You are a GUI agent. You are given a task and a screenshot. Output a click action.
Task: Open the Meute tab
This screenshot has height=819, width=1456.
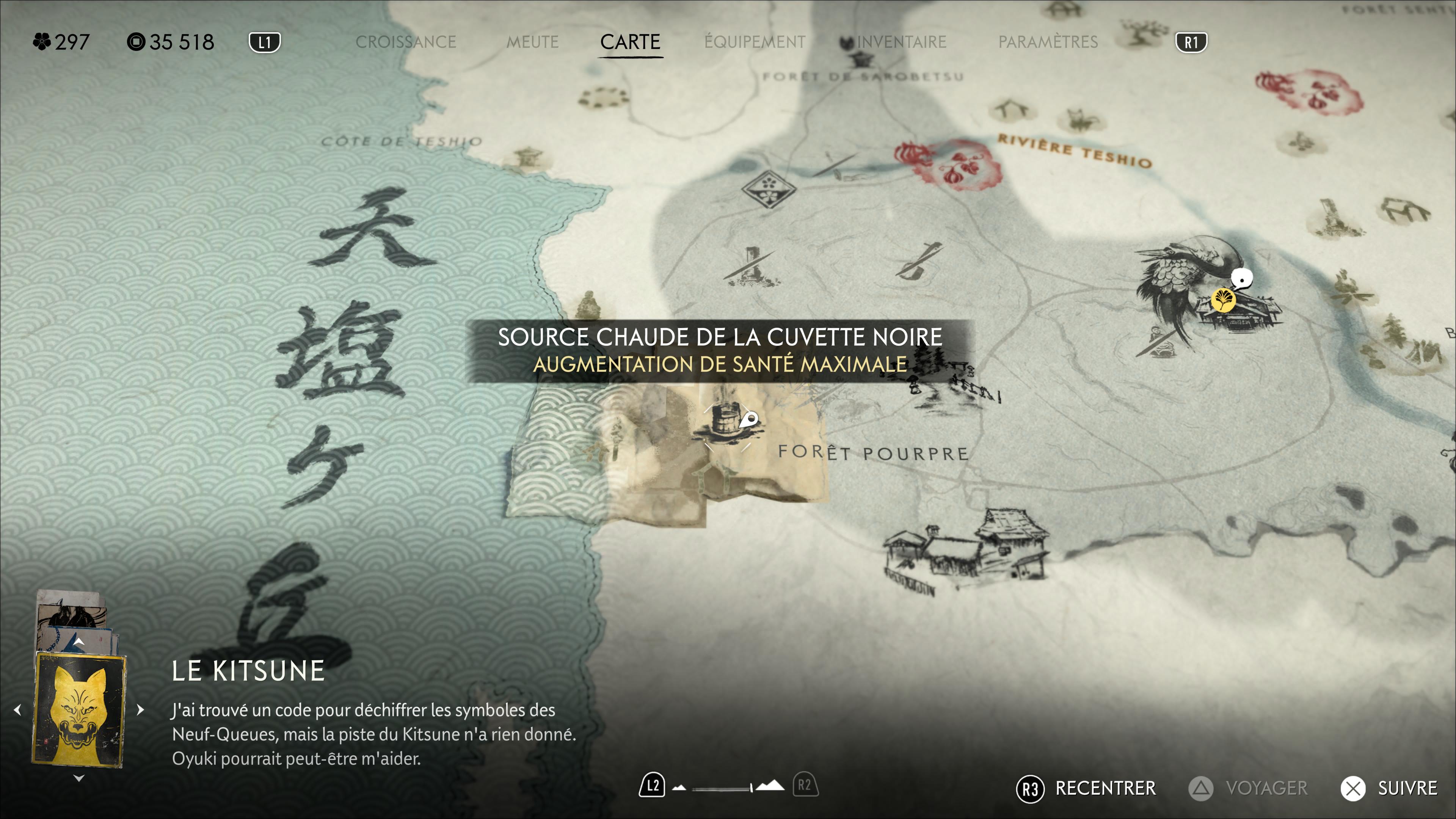tap(532, 42)
